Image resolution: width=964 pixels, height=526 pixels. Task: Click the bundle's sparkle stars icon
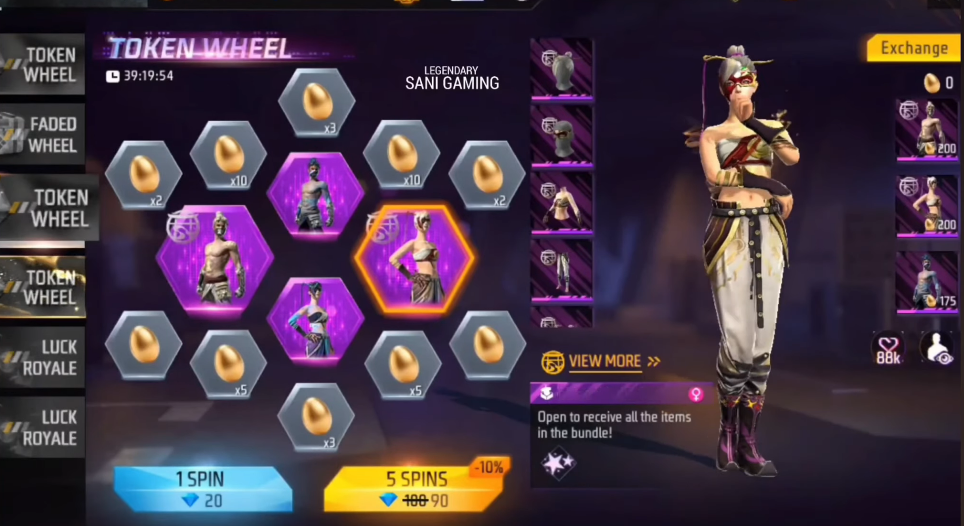[x=558, y=463]
